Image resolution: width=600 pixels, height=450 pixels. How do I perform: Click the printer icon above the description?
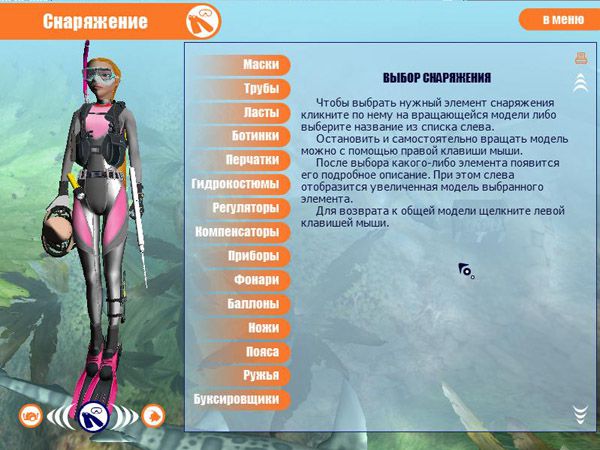[x=580, y=59]
